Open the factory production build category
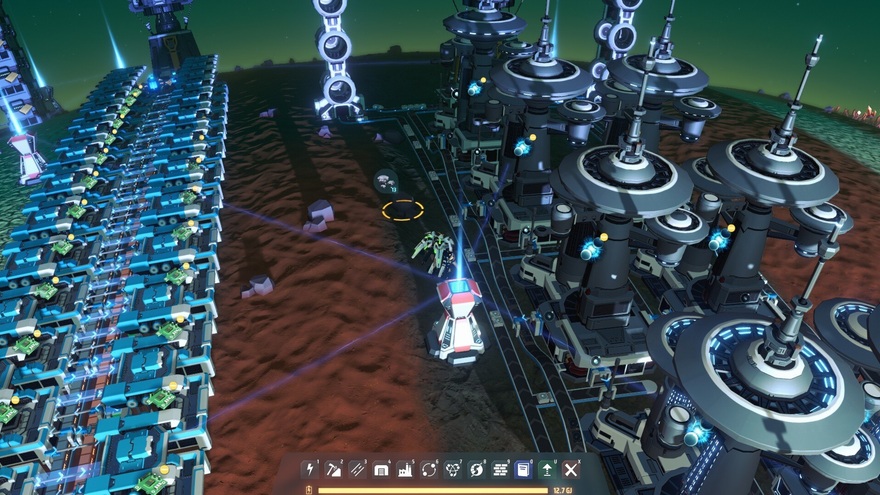The height and width of the screenshot is (495, 880). [406, 469]
